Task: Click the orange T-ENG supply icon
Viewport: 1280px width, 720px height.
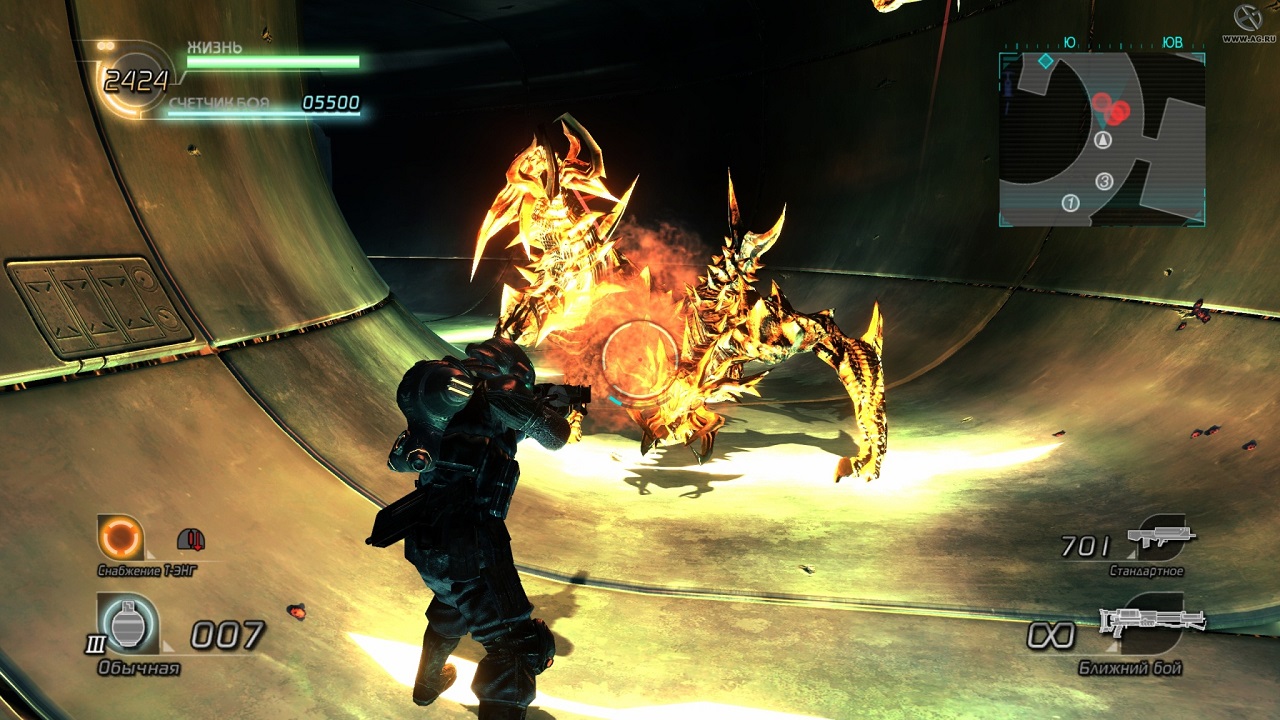Action: coord(121,538)
